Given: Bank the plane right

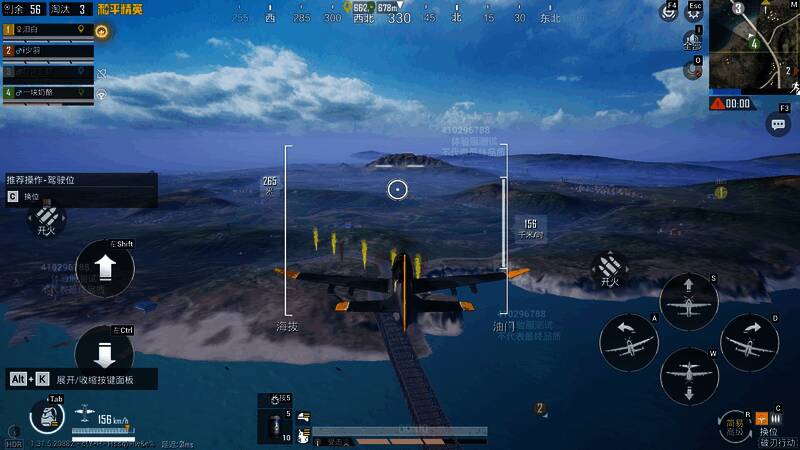Looking at the screenshot, I should pyautogui.click(x=749, y=342).
